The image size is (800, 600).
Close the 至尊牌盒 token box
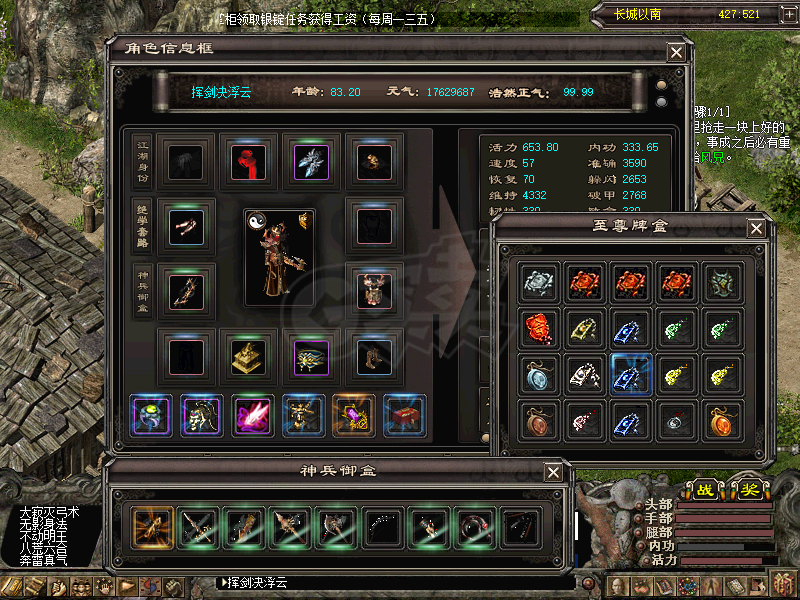[757, 229]
